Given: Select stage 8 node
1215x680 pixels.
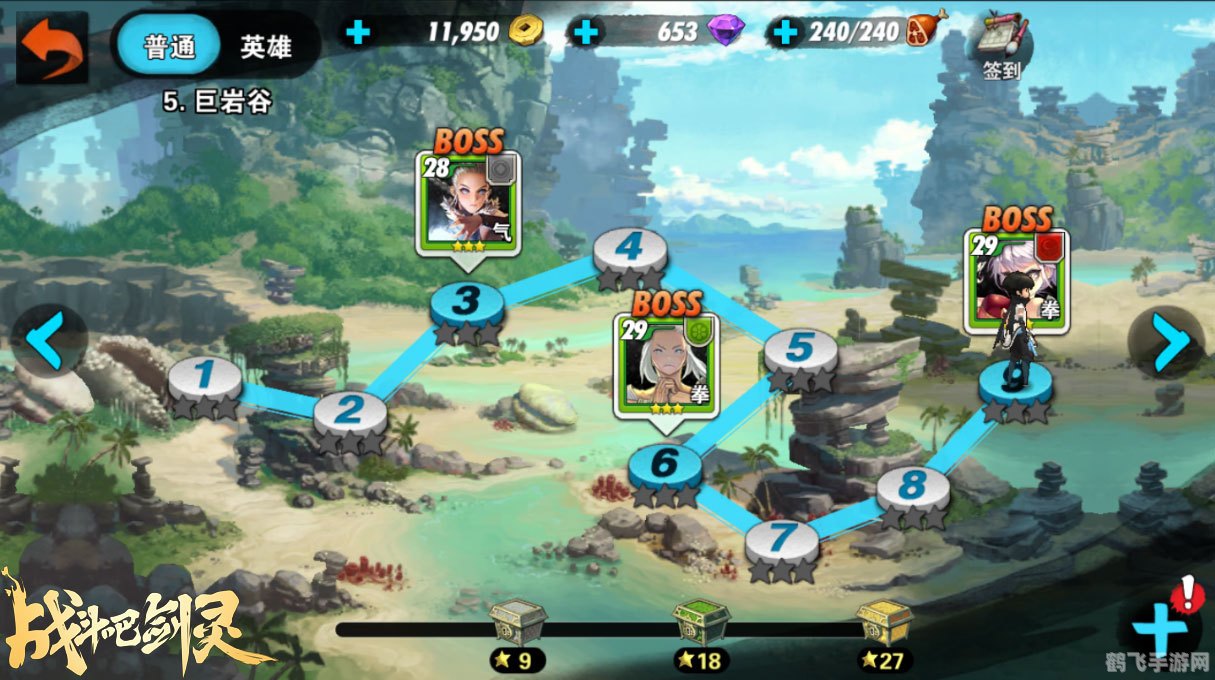Looking at the screenshot, I should click(912, 488).
